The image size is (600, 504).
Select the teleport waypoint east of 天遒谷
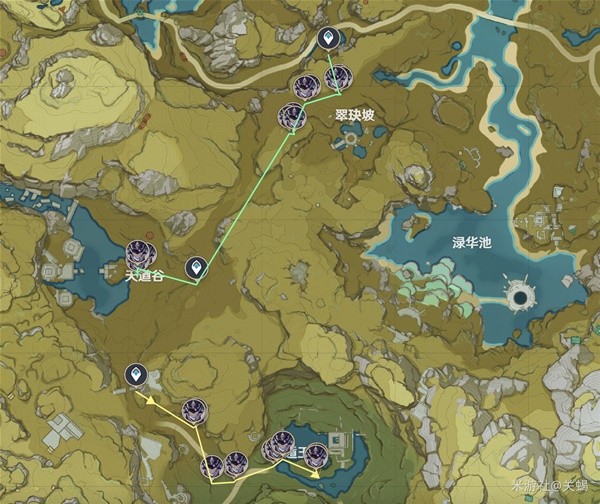(197, 267)
